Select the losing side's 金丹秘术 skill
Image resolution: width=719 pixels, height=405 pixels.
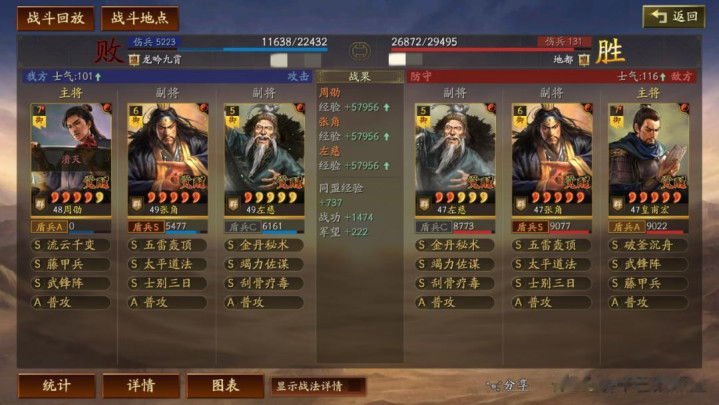tap(264, 245)
